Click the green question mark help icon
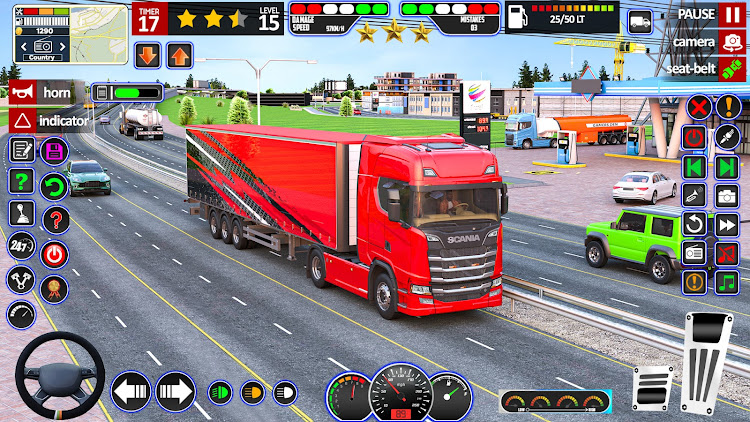This screenshot has width=750, height=422. pos(22,182)
